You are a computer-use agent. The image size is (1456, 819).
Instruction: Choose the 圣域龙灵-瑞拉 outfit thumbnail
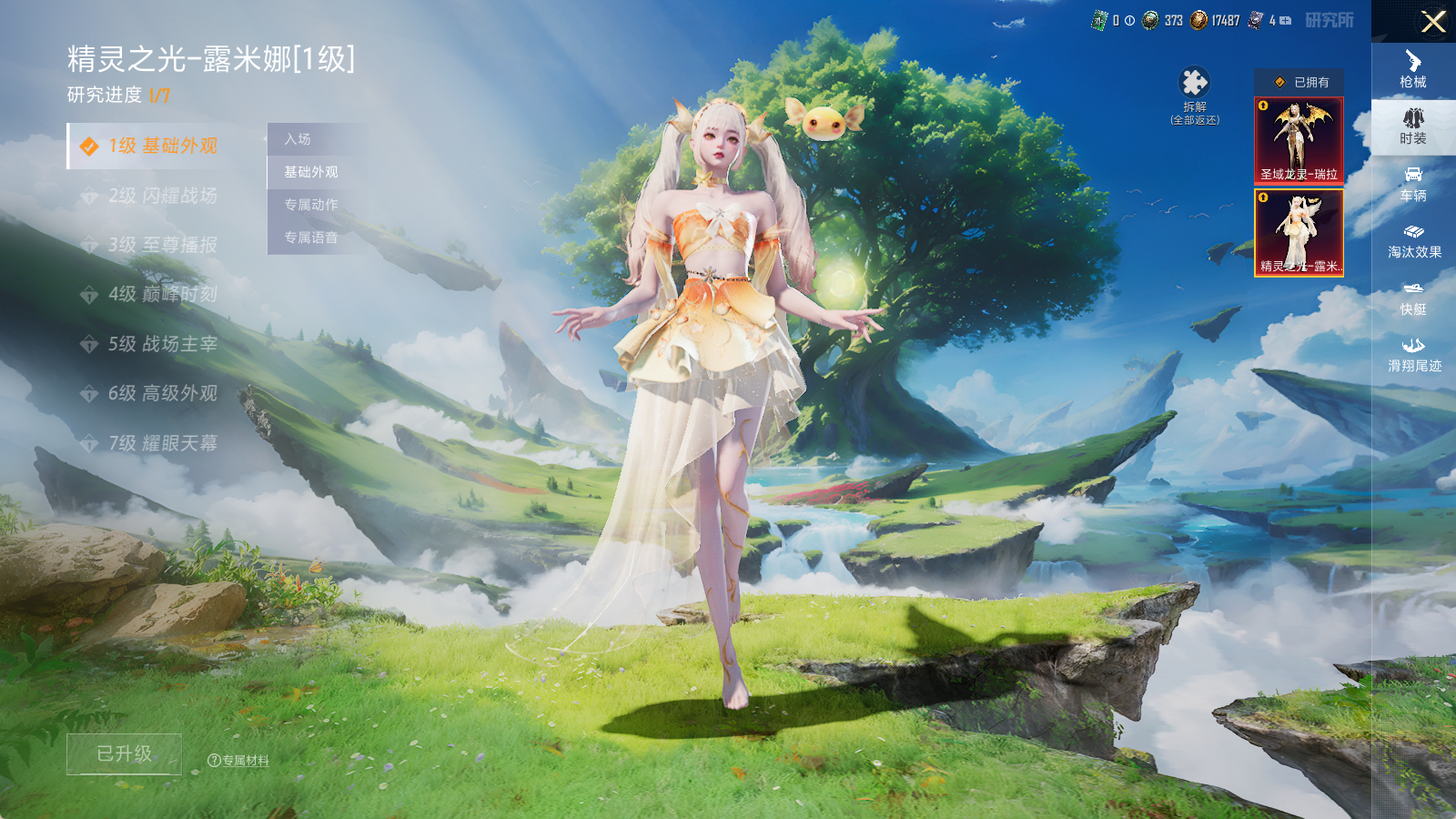pyautogui.click(x=1299, y=140)
